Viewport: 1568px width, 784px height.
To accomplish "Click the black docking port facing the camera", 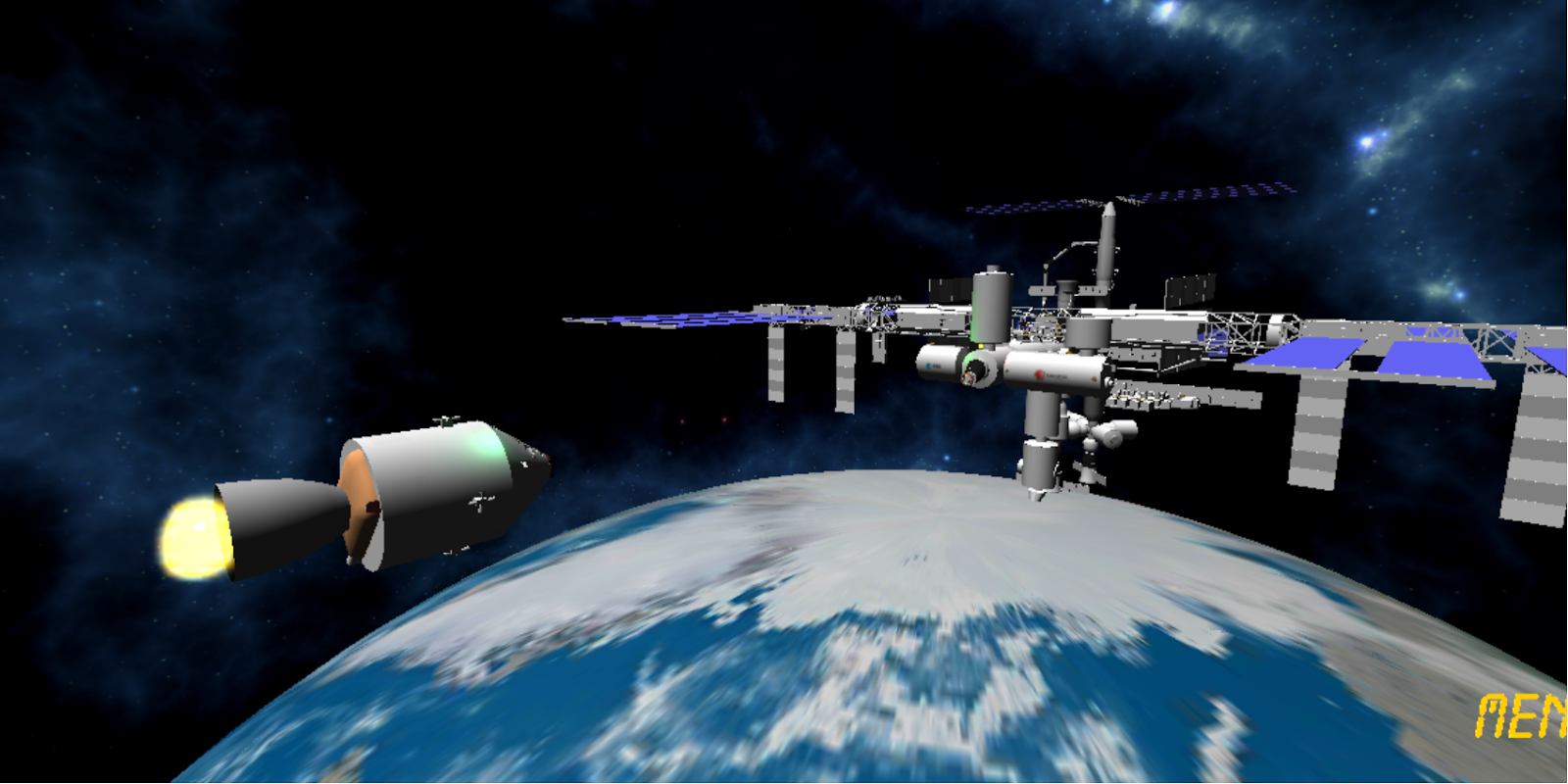I will [978, 370].
